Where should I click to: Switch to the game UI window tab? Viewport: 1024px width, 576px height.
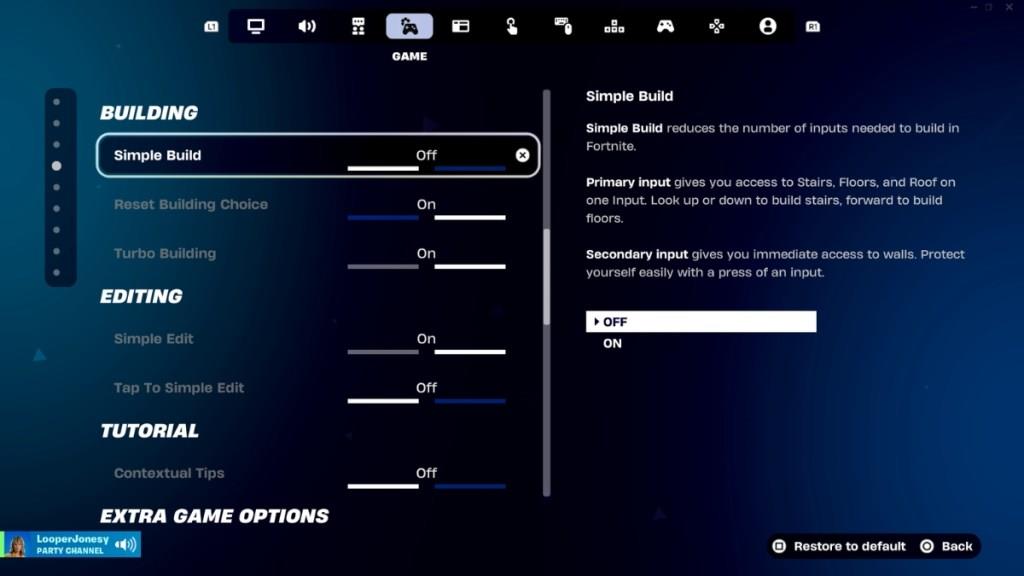pos(460,26)
